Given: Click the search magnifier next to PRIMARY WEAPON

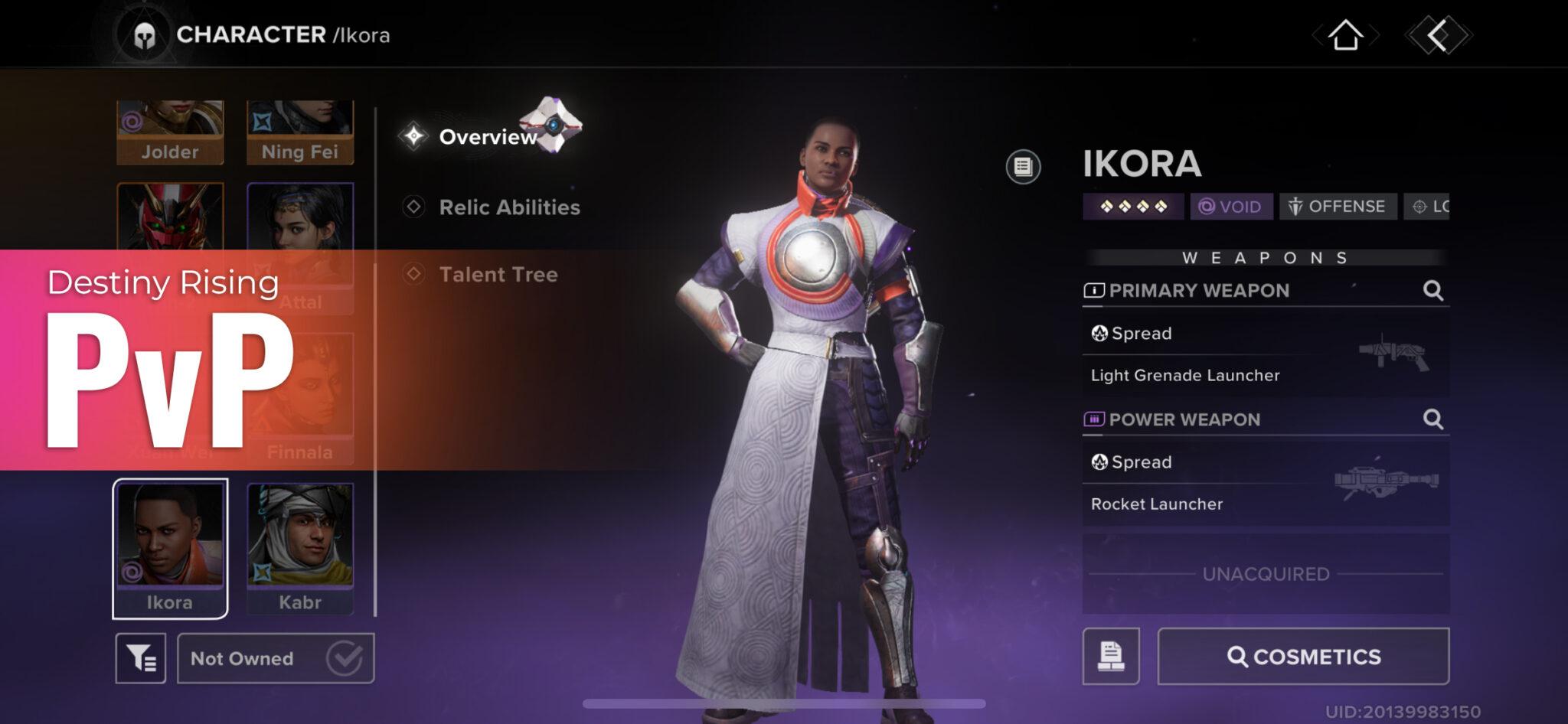Looking at the screenshot, I should pos(1431,291).
